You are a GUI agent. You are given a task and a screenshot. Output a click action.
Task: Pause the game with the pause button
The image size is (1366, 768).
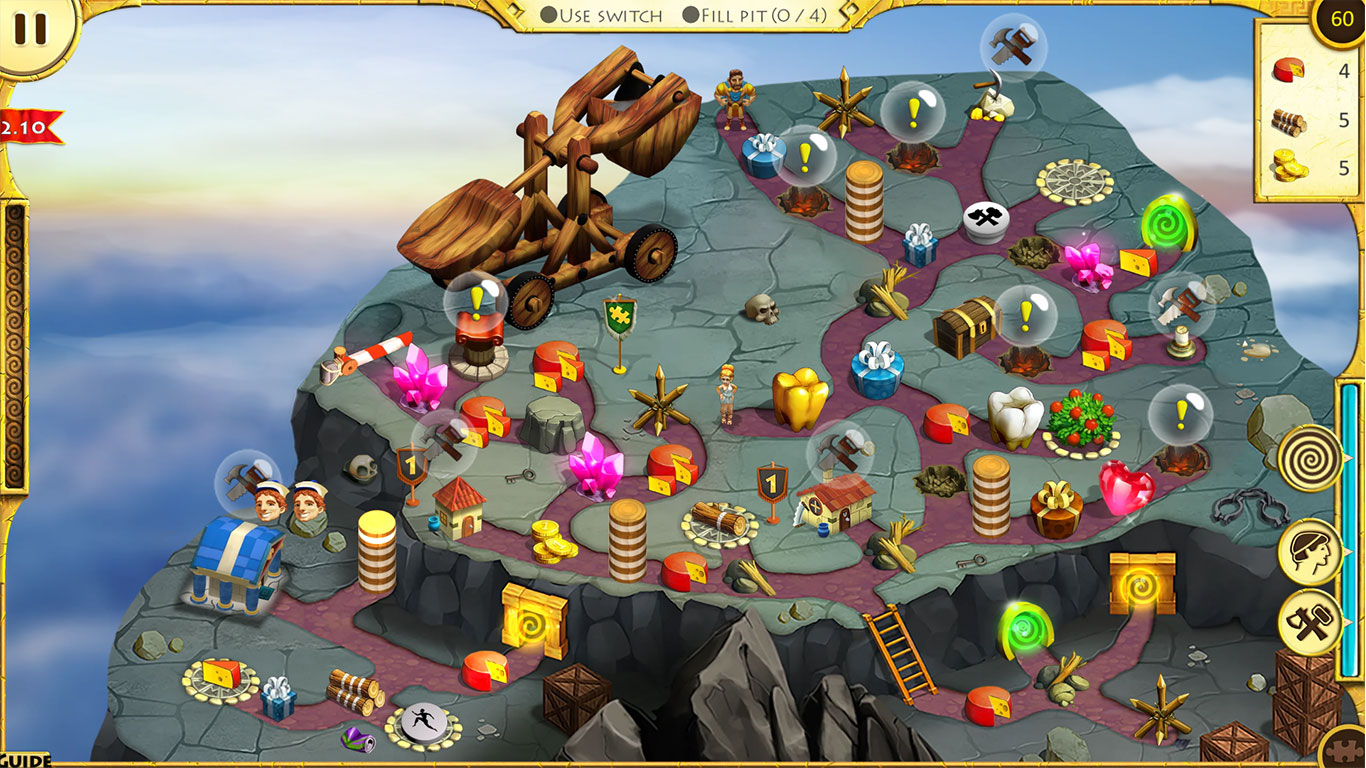pos(30,30)
